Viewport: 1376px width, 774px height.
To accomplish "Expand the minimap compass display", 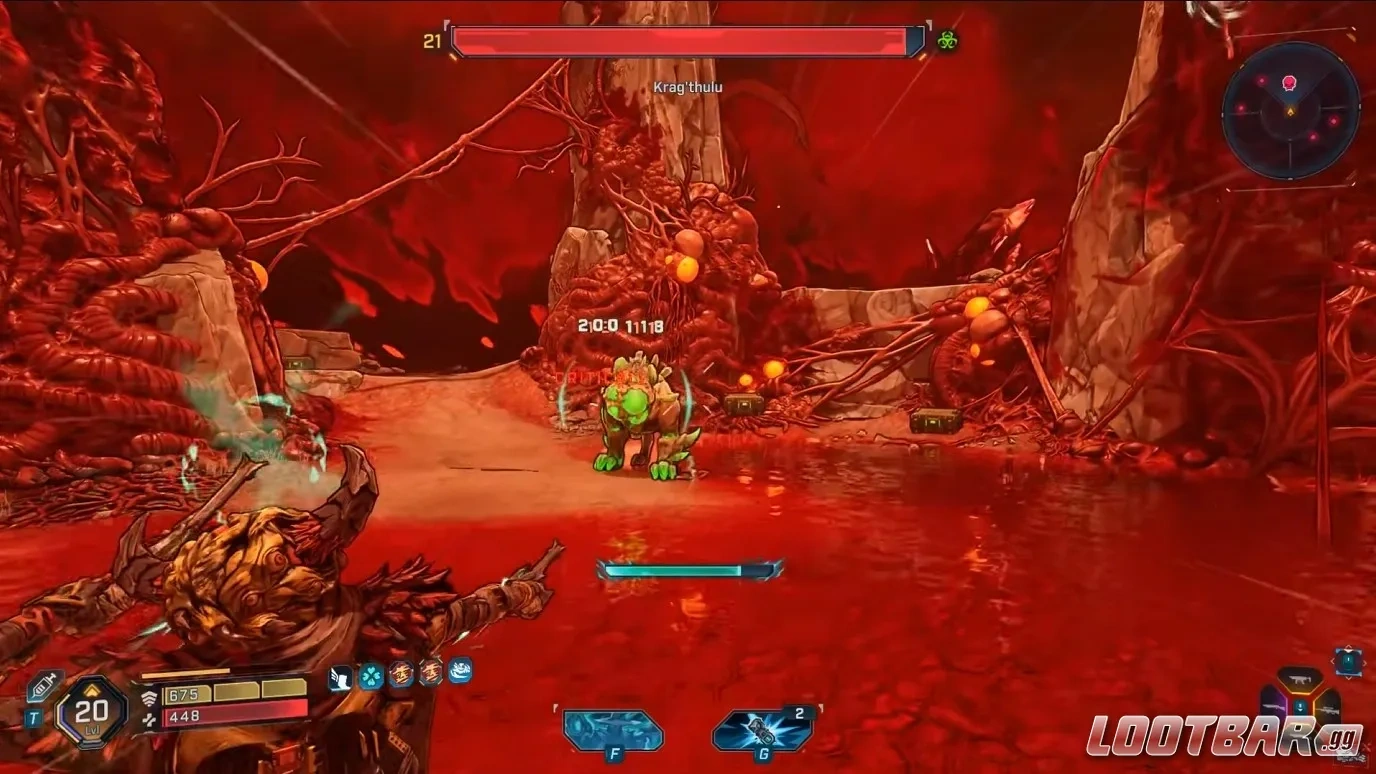I will 1290,110.
